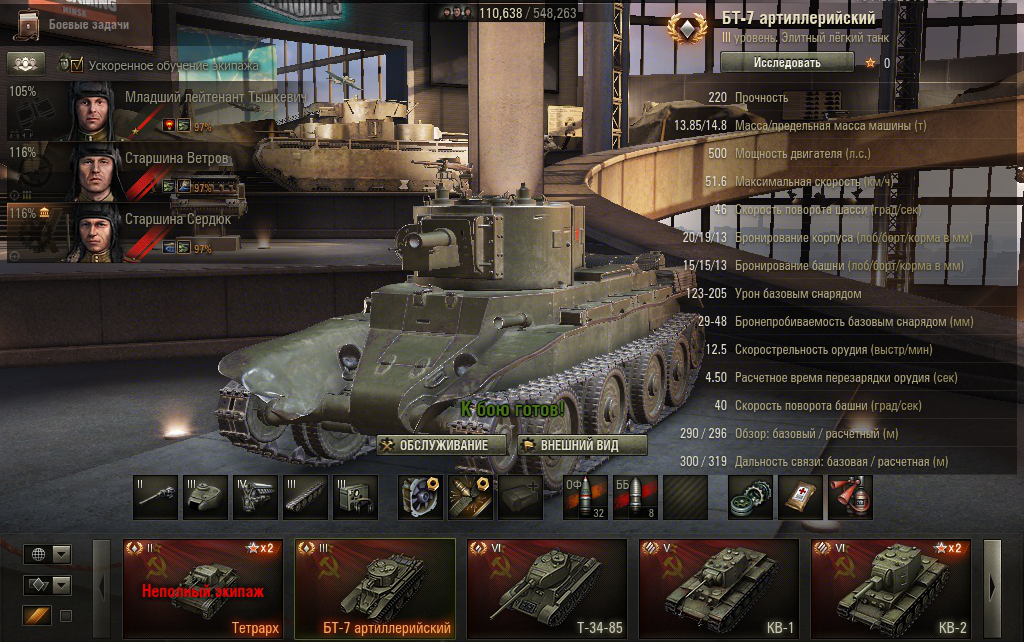The height and width of the screenshot is (642, 1024).
Task: Open the nation filter dropdown with globe
Action: [x=47, y=554]
